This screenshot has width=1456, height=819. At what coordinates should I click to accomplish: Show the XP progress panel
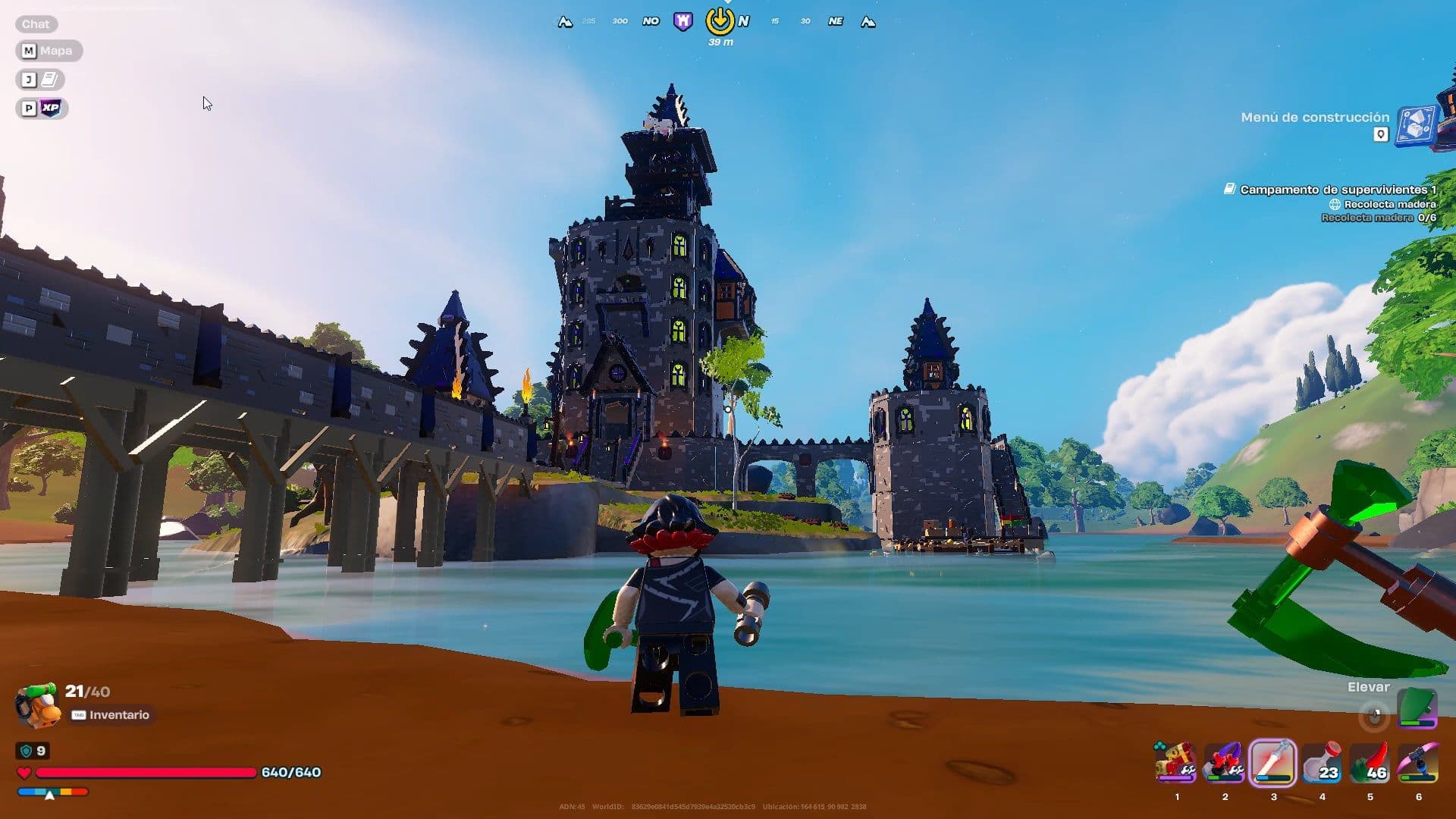point(42,108)
